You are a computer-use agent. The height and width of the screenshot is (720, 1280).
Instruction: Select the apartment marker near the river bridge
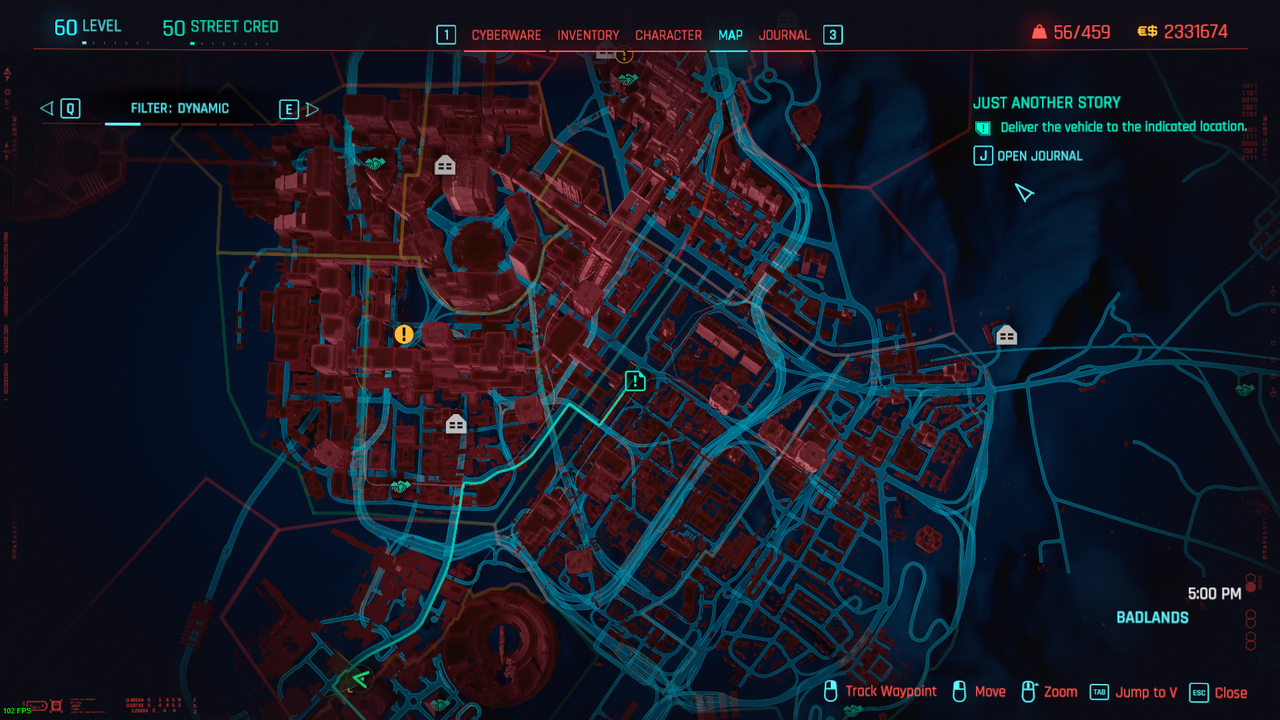point(1006,335)
